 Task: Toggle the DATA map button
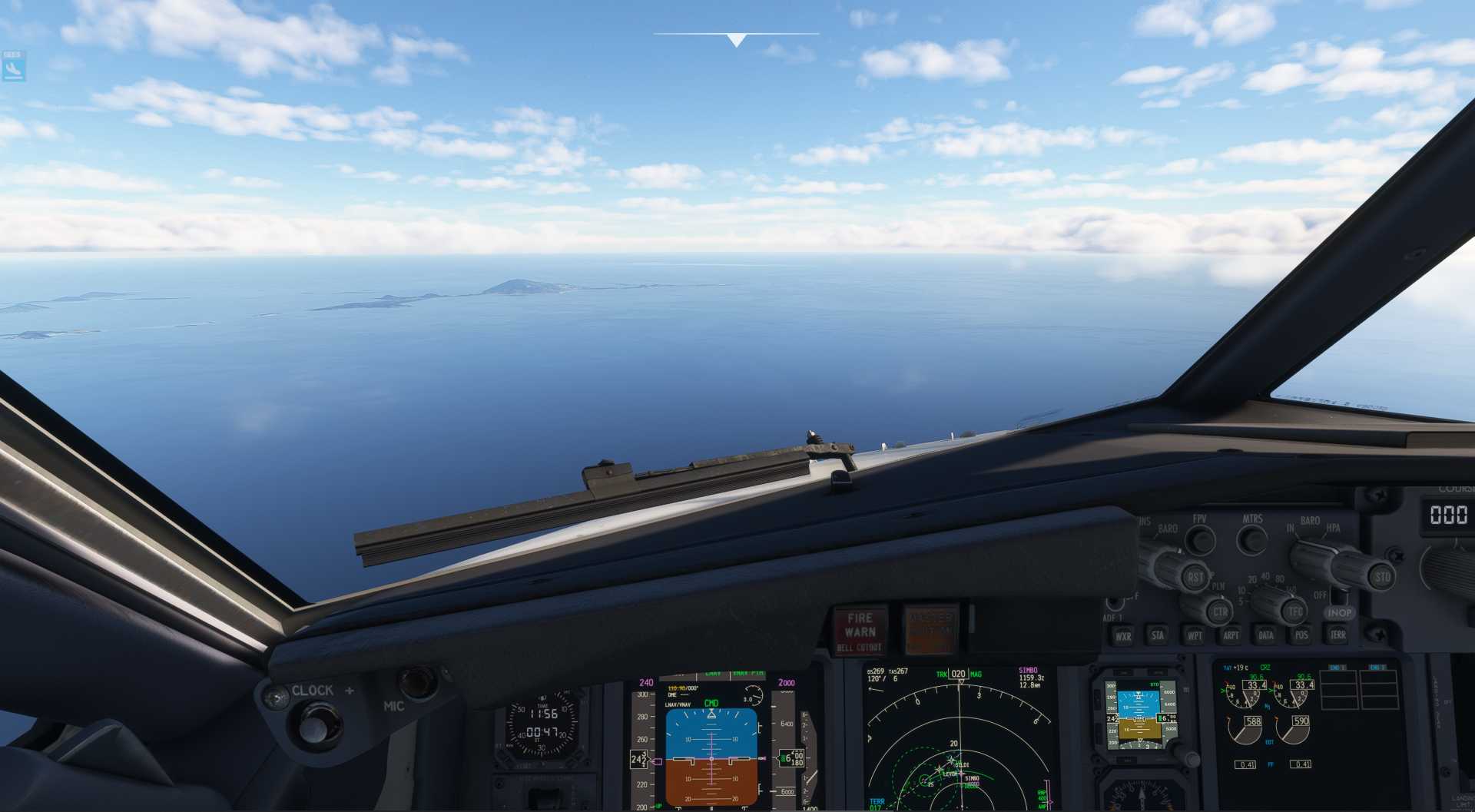tap(1266, 635)
